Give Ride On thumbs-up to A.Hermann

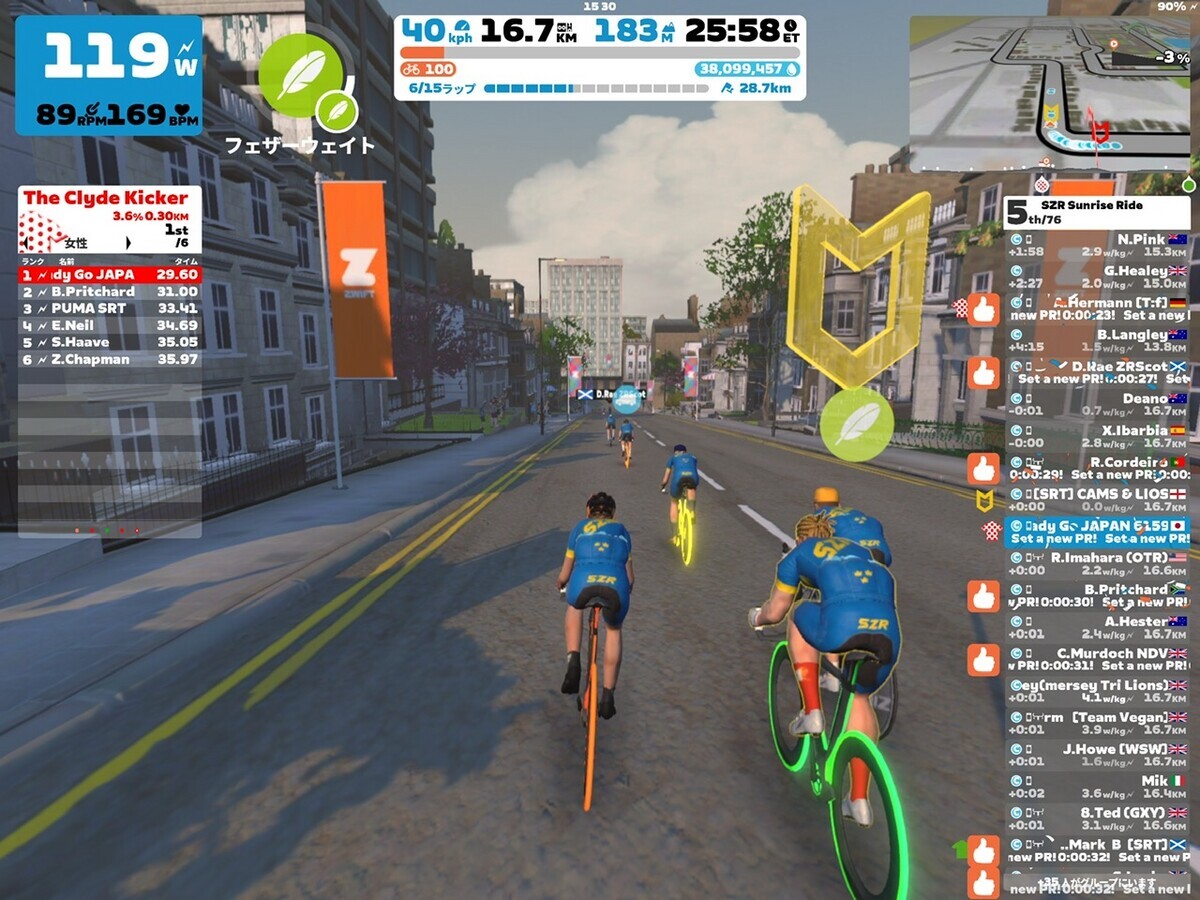(x=984, y=309)
